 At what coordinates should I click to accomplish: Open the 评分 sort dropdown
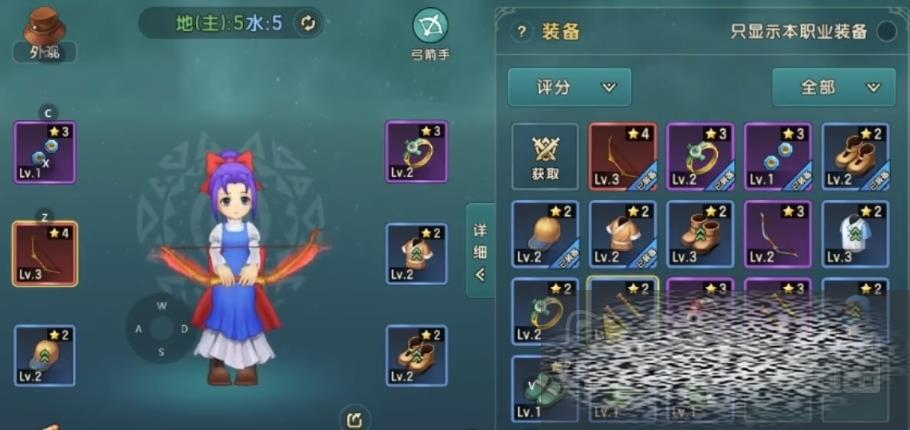tap(569, 87)
